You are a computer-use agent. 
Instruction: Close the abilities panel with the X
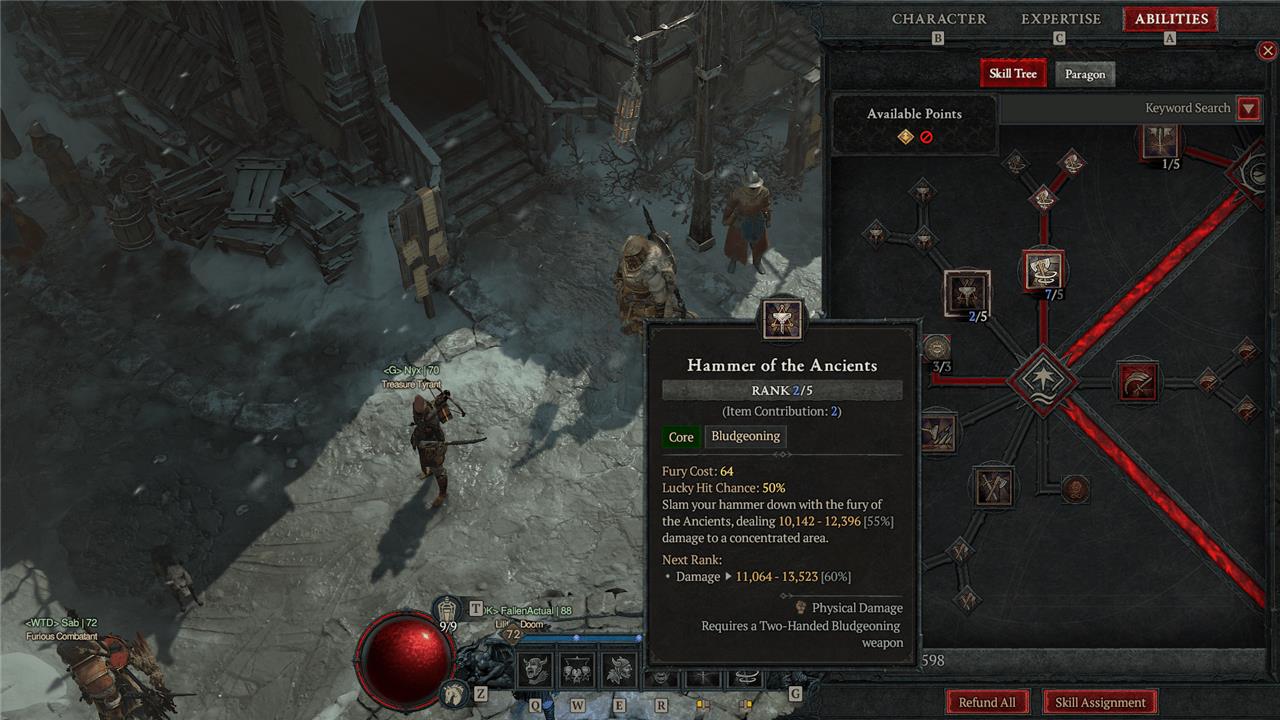[1267, 50]
